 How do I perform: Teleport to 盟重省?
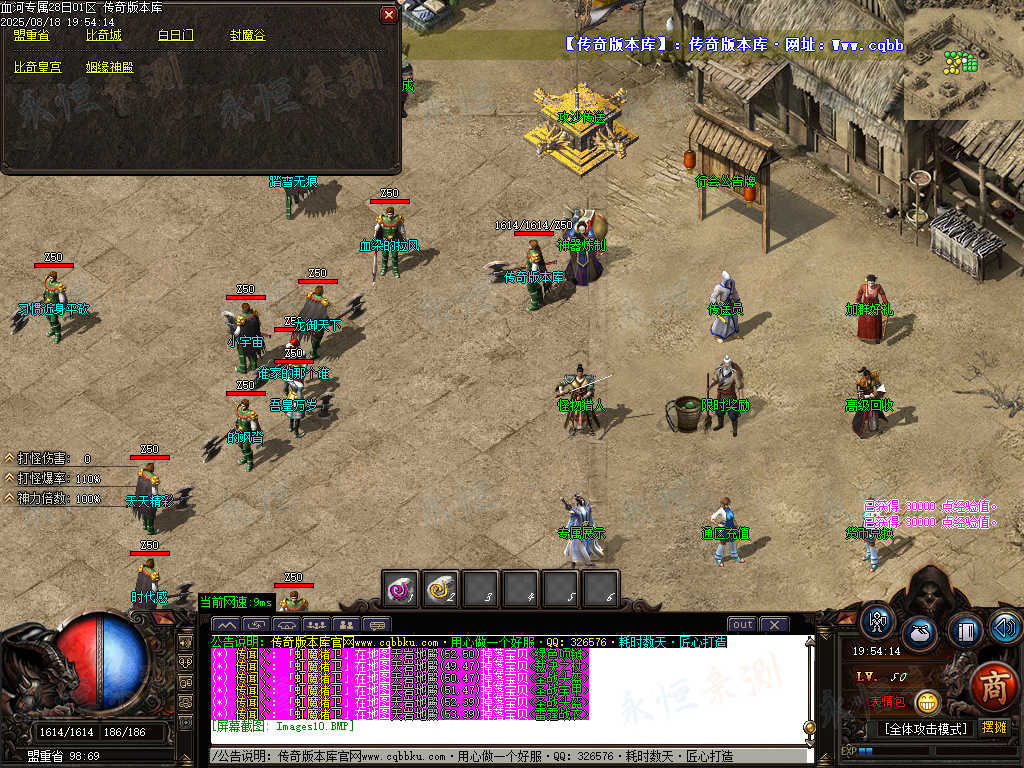32,36
